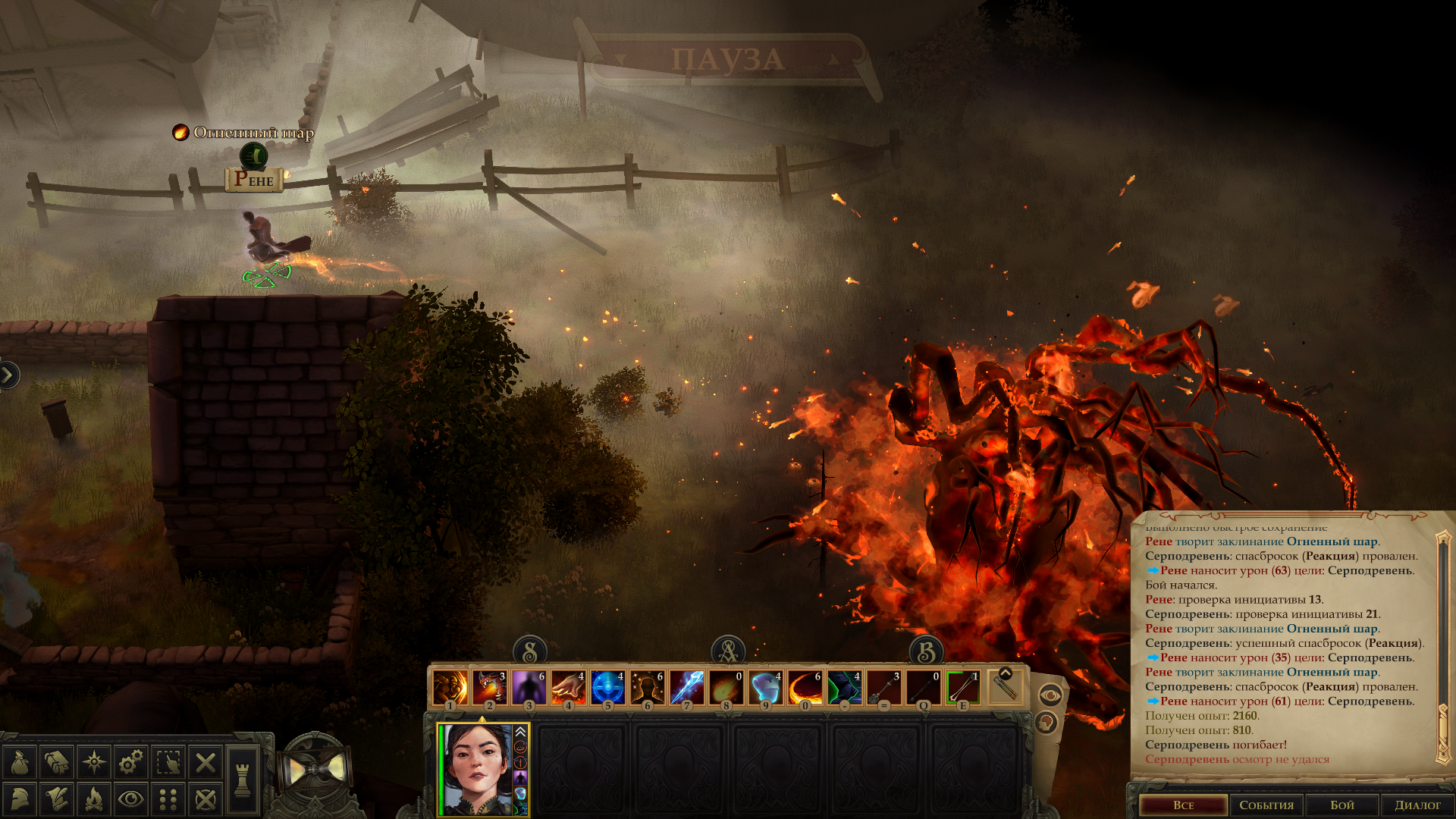The height and width of the screenshot is (819, 1456).
Task: Select Рене's character portrait
Action: click(x=476, y=769)
